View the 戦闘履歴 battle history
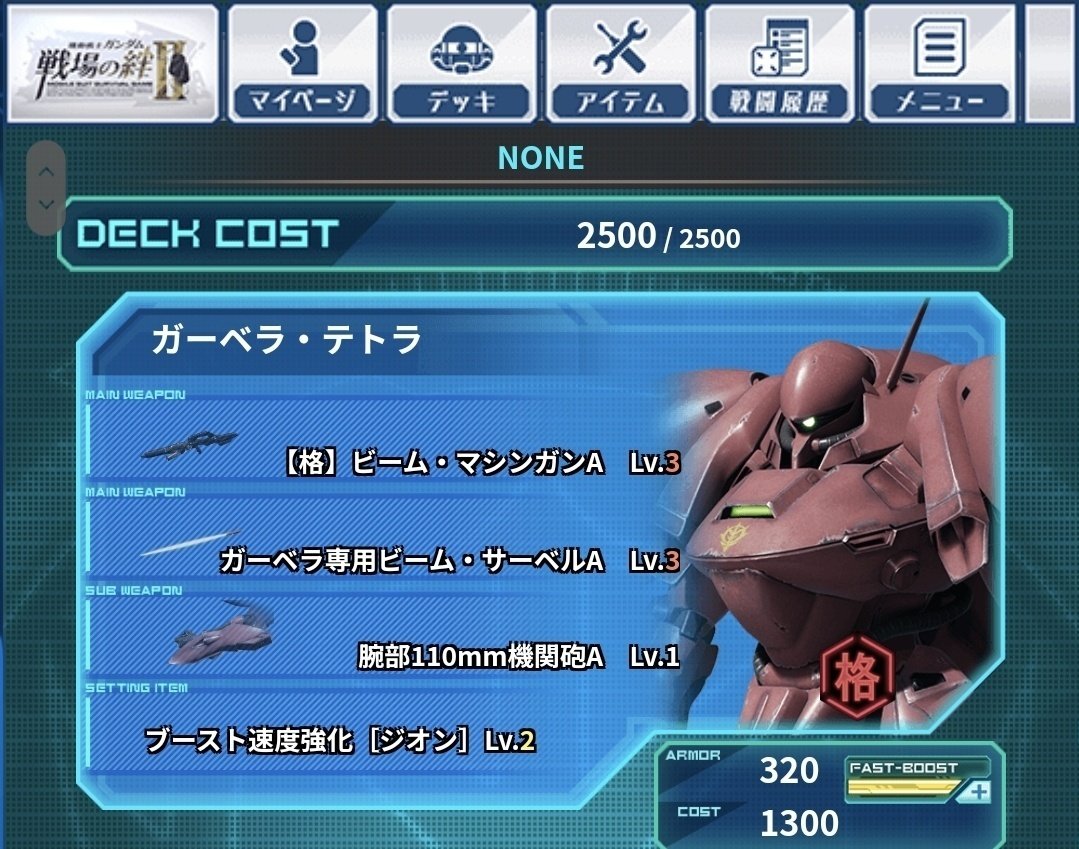The height and width of the screenshot is (849, 1079). coord(780,63)
